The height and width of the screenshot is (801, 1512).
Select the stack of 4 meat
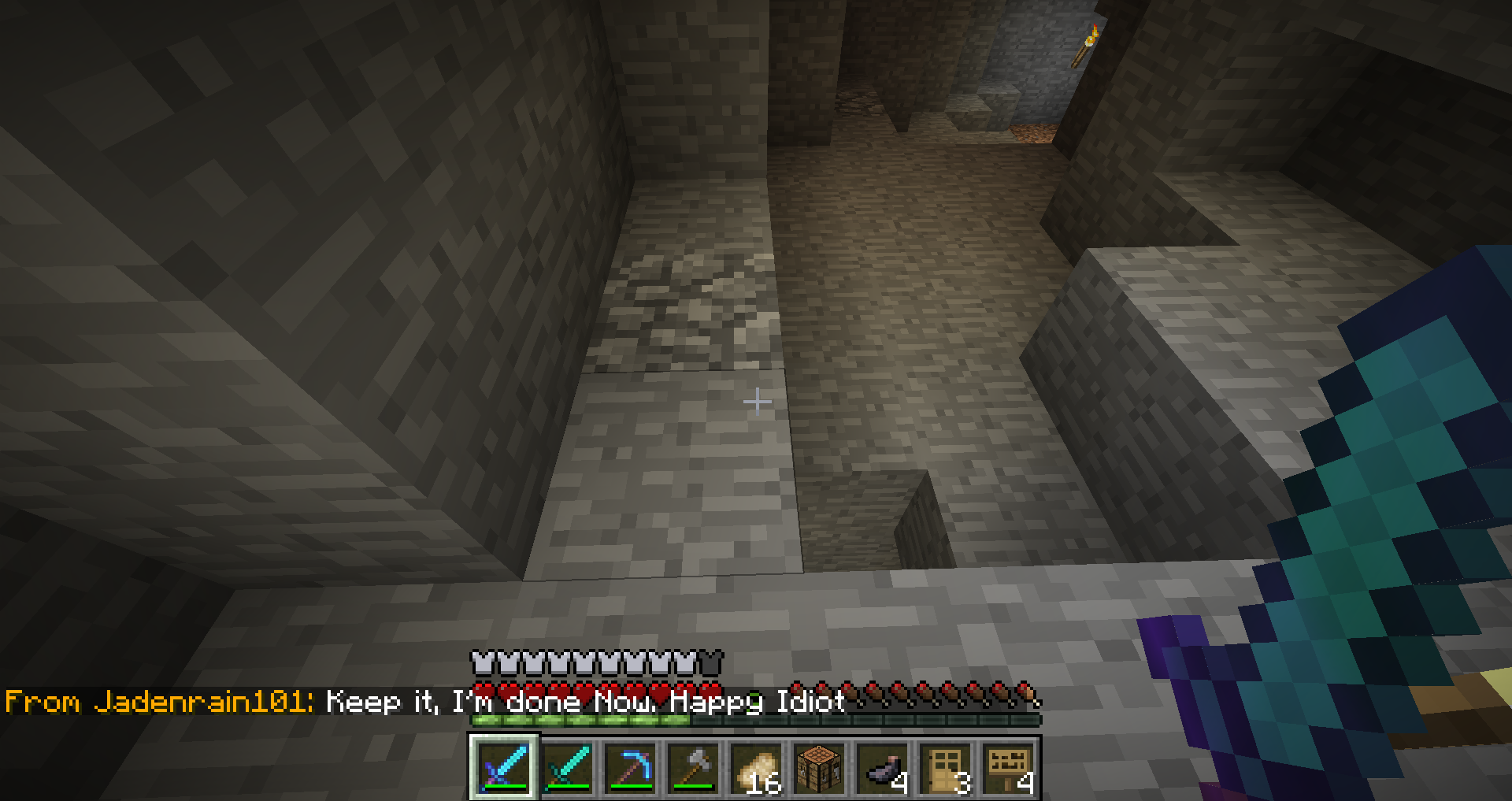pyautogui.click(x=882, y=767)
